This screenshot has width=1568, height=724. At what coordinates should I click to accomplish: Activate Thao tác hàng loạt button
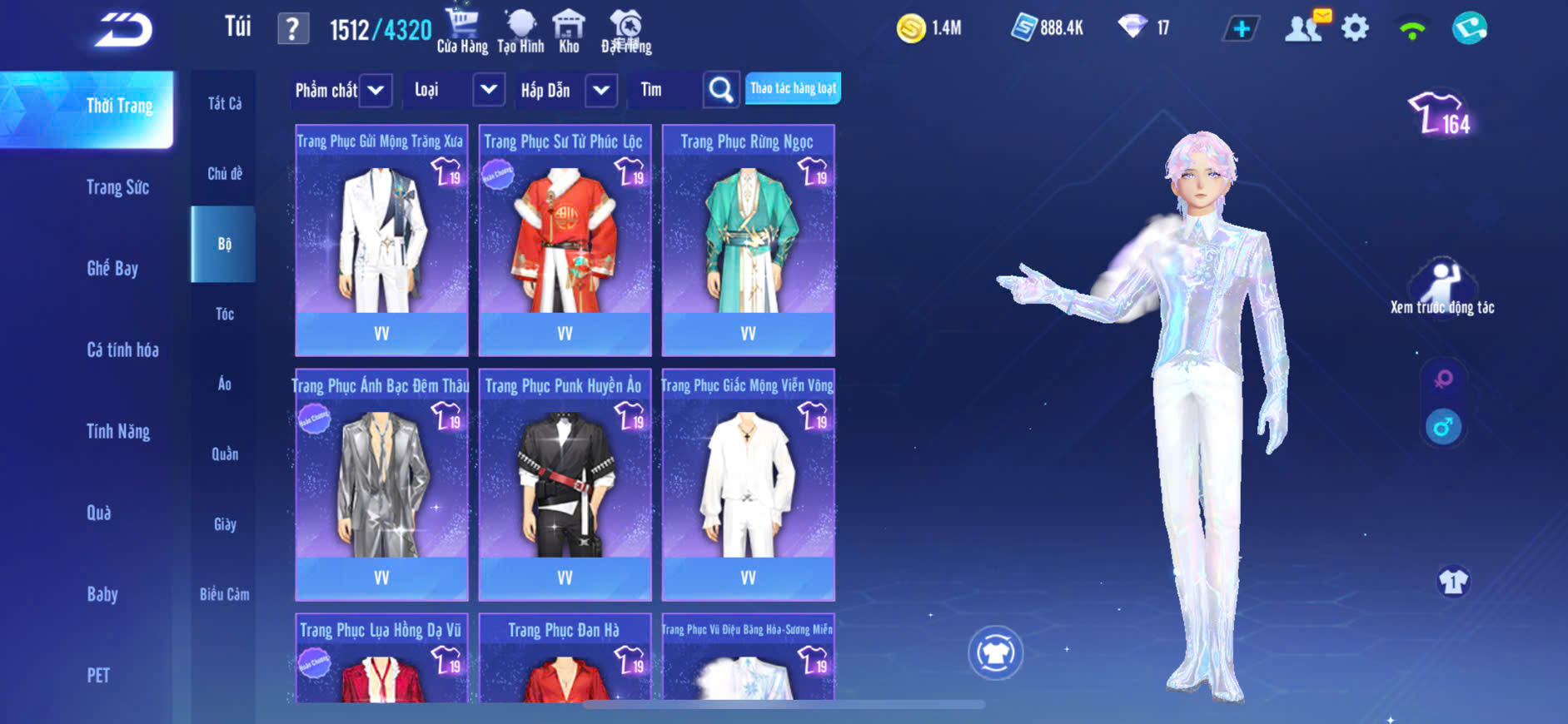pyautogui.click(x=793, y=88)
